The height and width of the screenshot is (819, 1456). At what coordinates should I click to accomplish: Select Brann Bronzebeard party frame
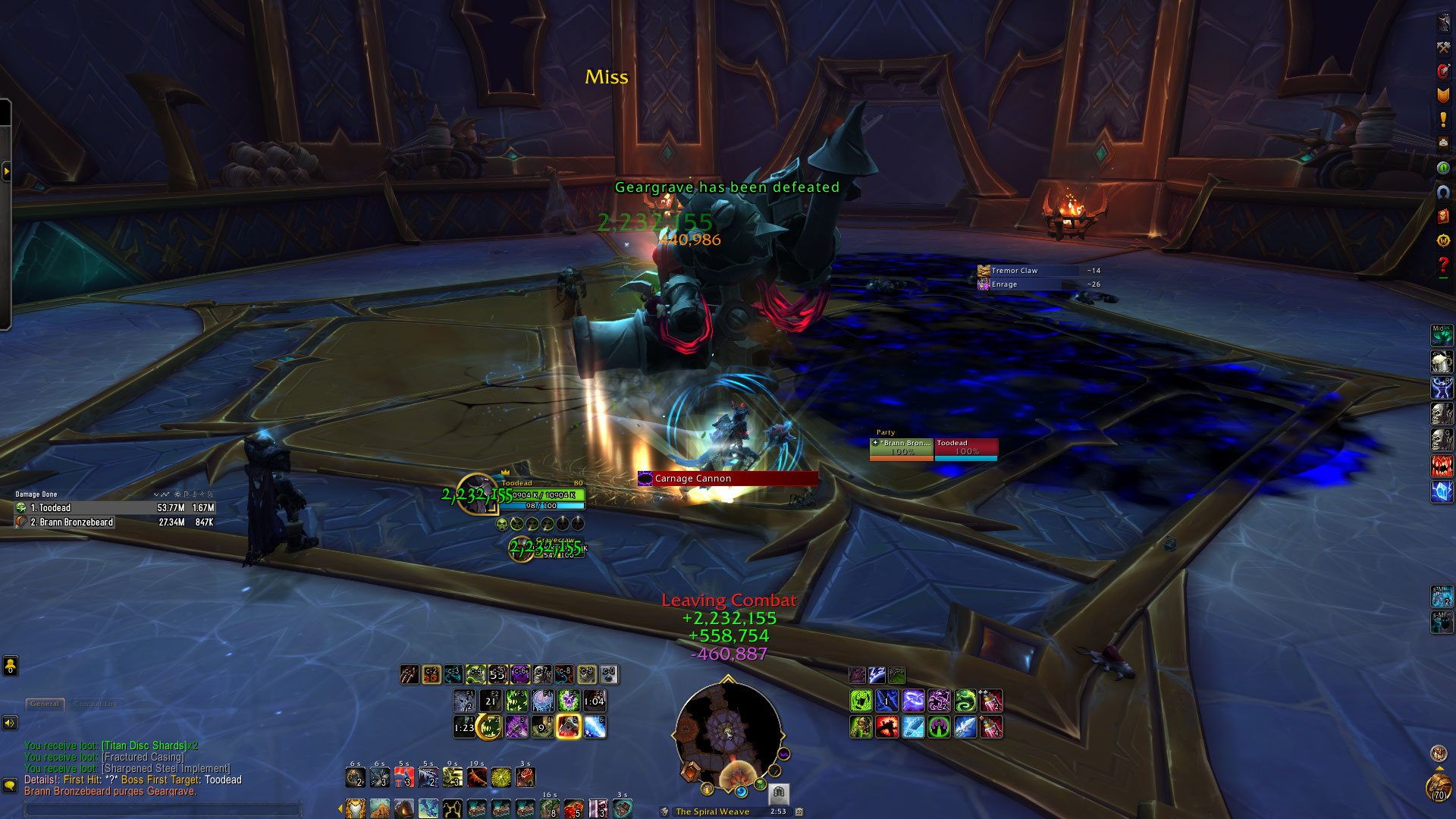(901, 448)
